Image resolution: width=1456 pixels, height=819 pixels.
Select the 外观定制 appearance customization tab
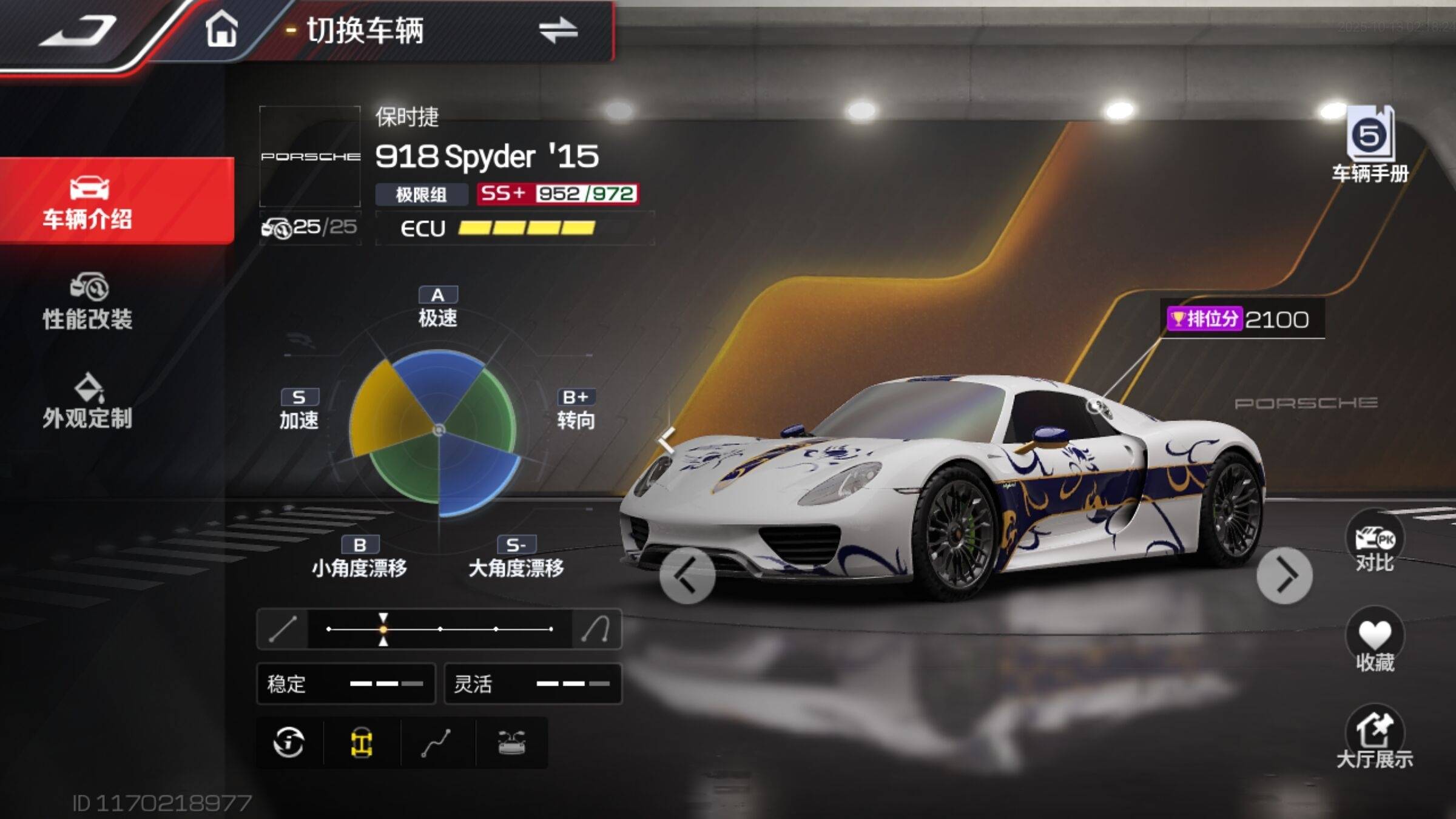[x=88, y=401]
